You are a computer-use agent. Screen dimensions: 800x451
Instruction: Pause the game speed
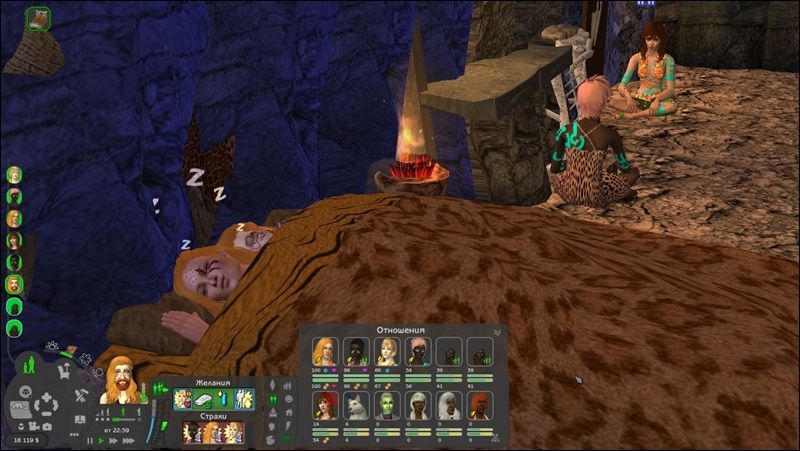(x=90, y=440)
